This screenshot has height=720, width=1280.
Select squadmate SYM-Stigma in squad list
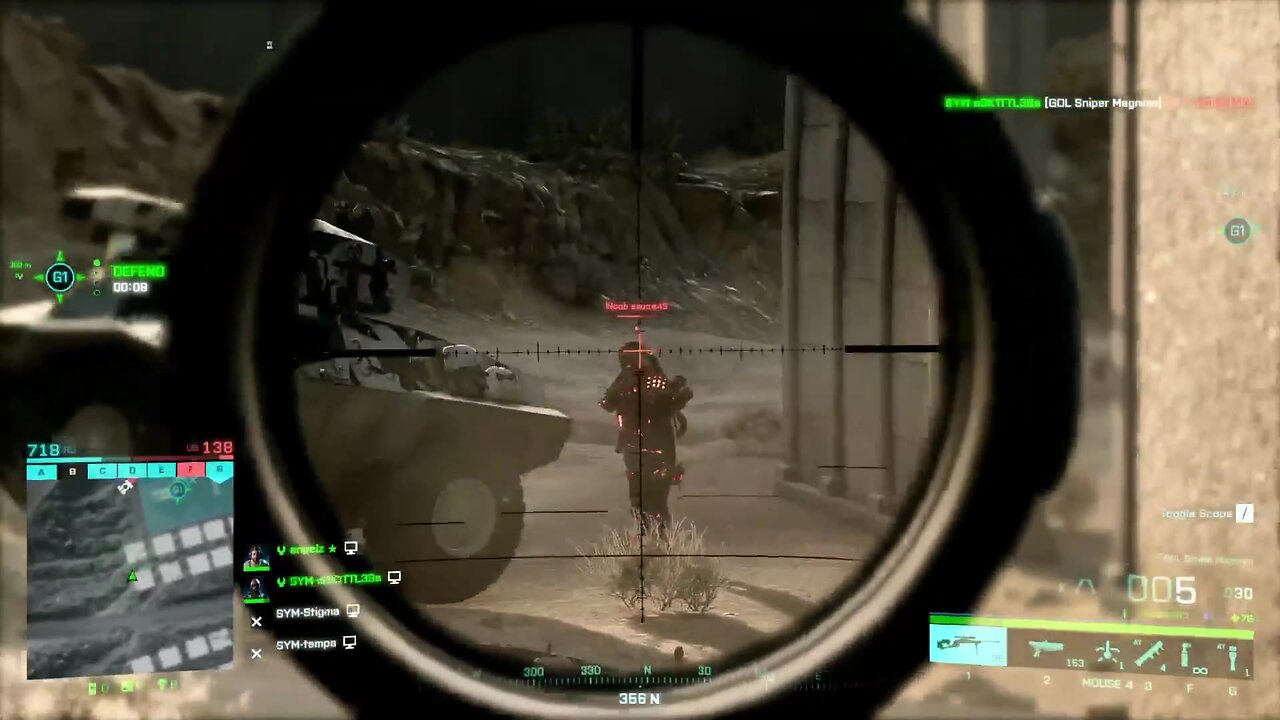tap(307, 612)
